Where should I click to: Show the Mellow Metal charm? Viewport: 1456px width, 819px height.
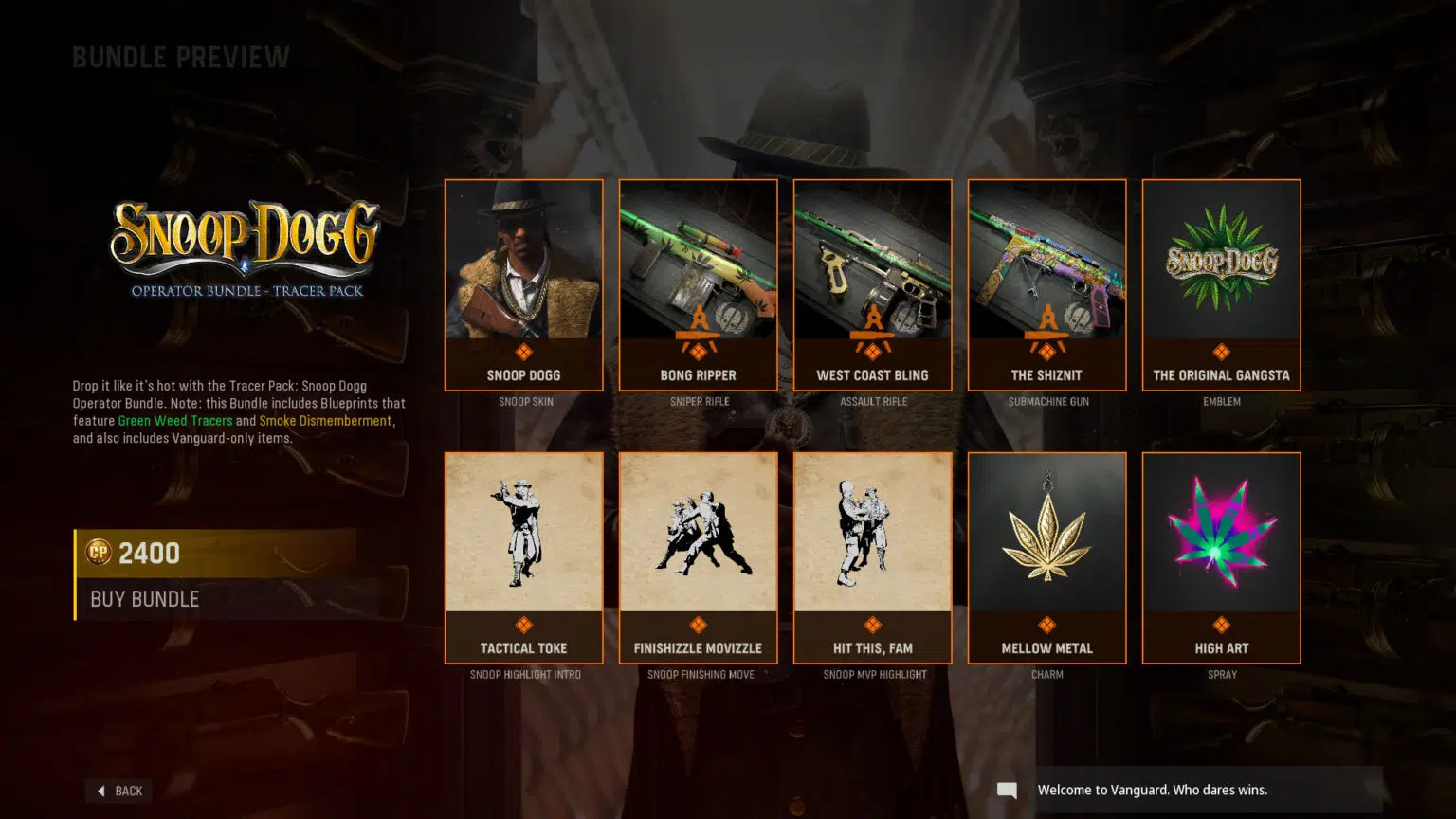1046,557
